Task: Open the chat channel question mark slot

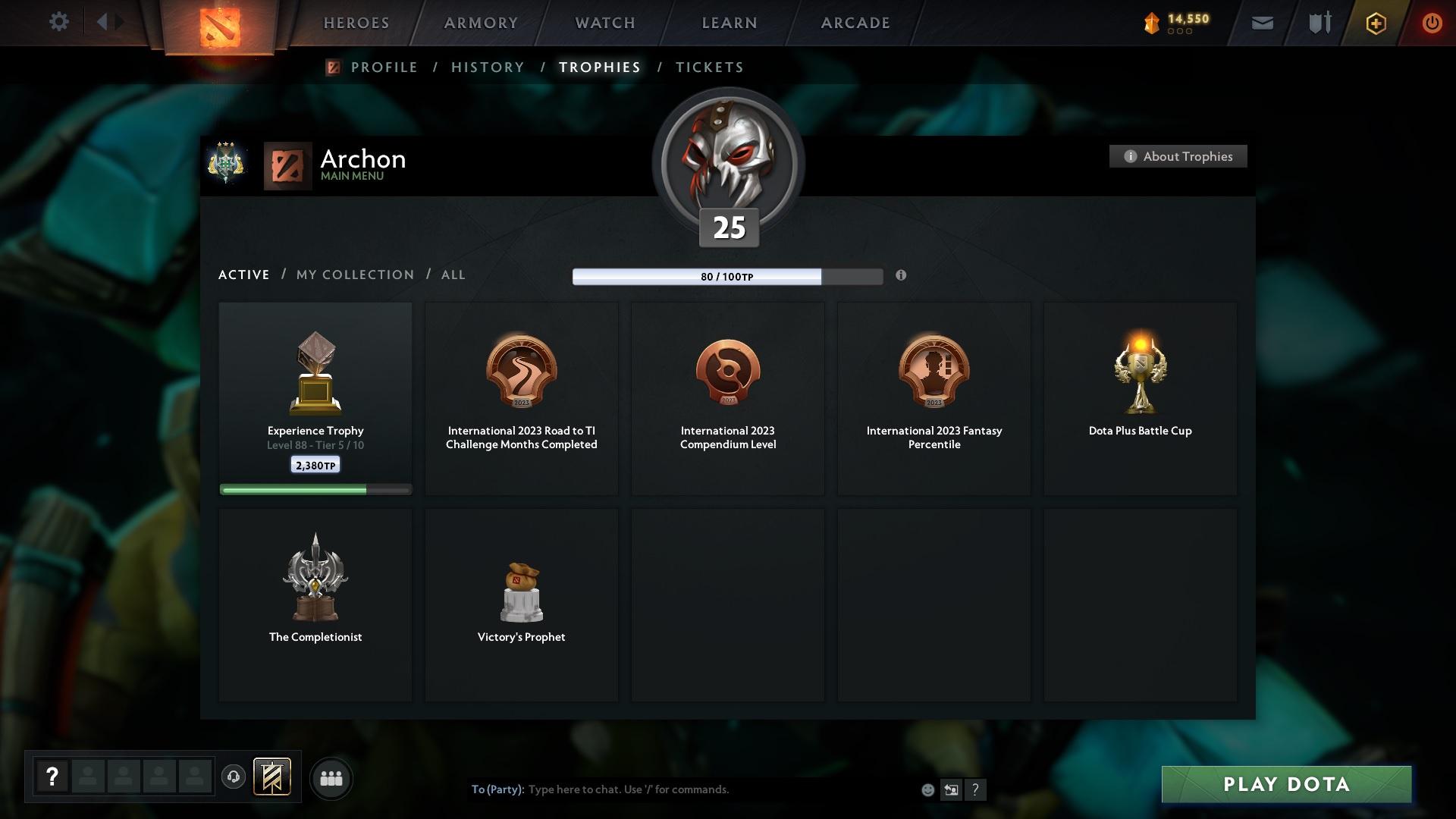Action: tap(52, 777)
